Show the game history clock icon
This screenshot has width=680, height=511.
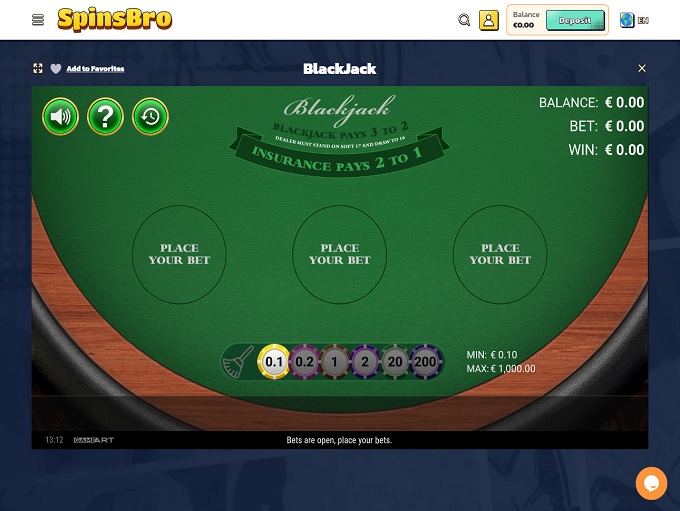click(x=150, y=117)
